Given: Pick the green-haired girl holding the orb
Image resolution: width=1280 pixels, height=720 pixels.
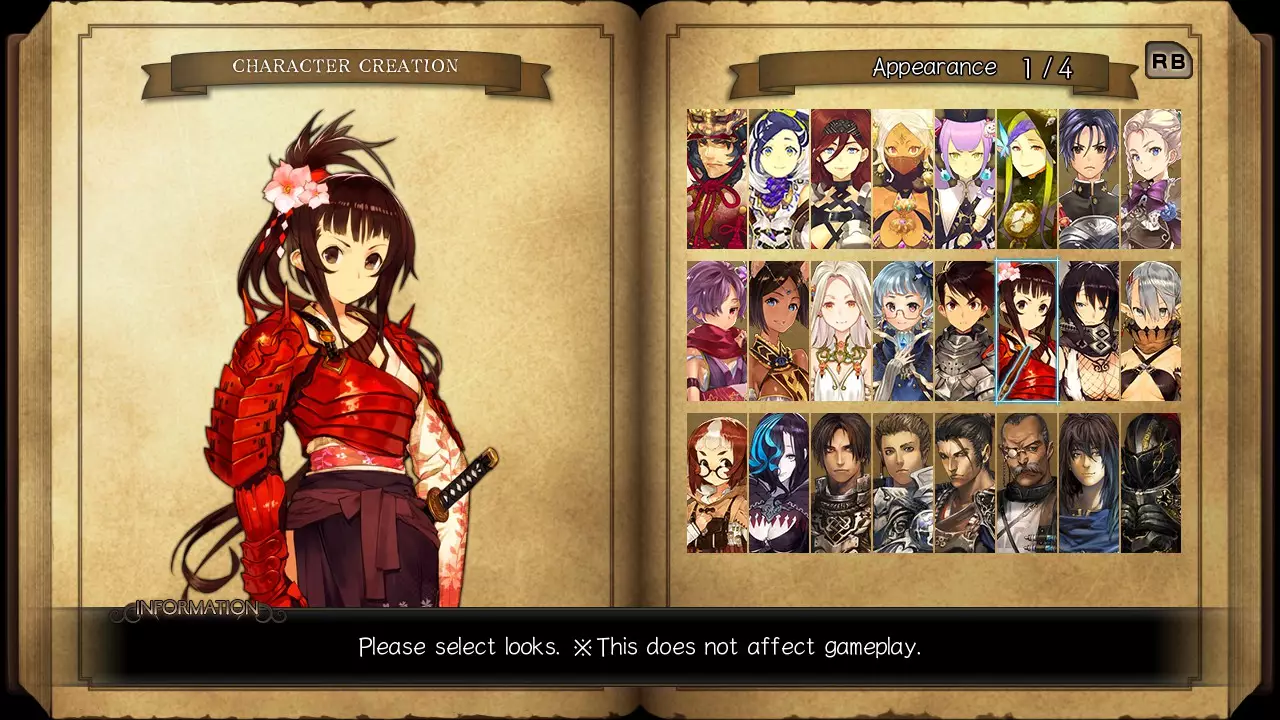Looking at the screenshot, I should click(x=1028, y=178).
